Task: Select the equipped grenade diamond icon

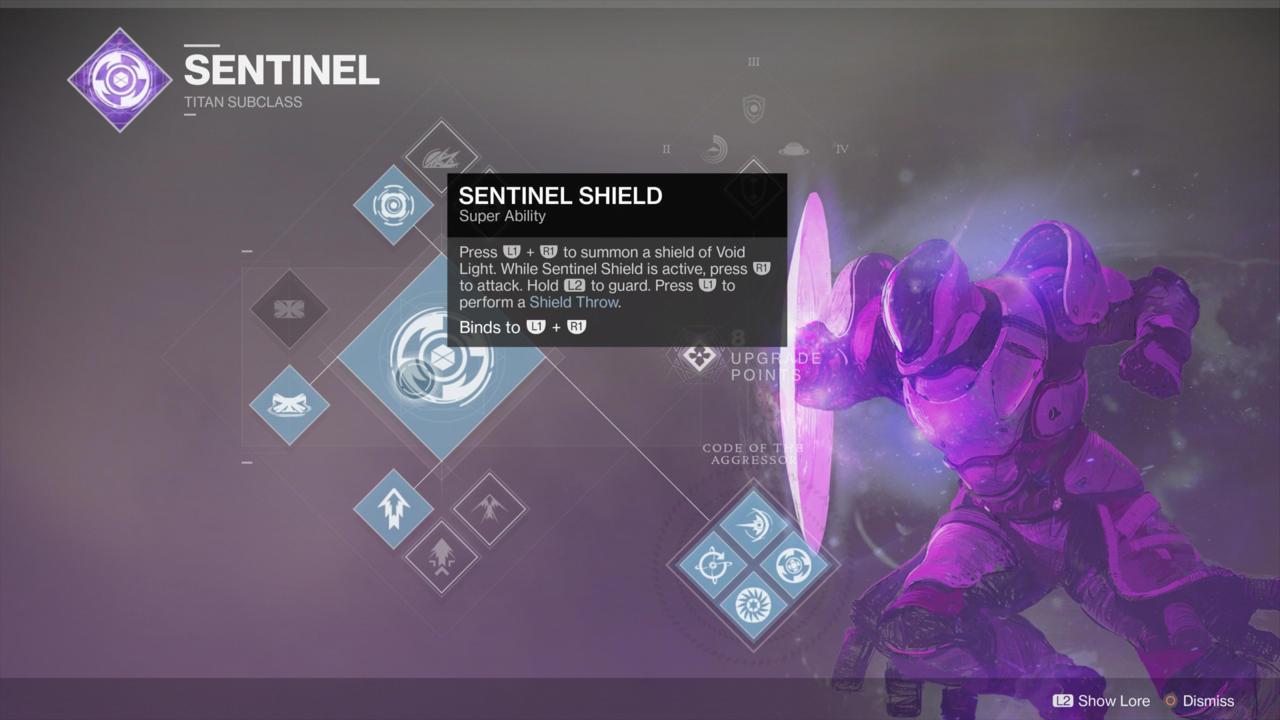Action: tap(392, 207)
